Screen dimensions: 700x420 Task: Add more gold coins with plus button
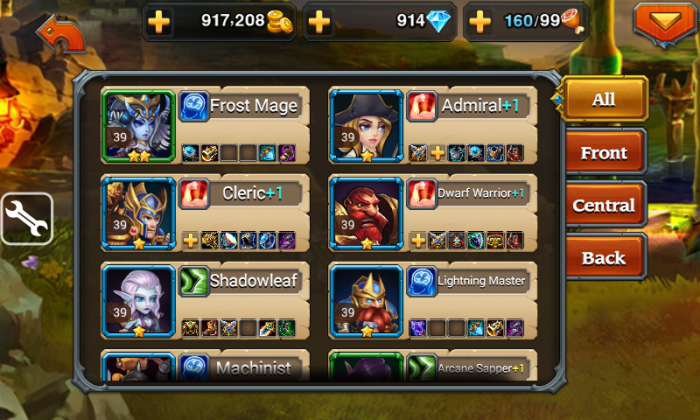click(x=163, y=21)
